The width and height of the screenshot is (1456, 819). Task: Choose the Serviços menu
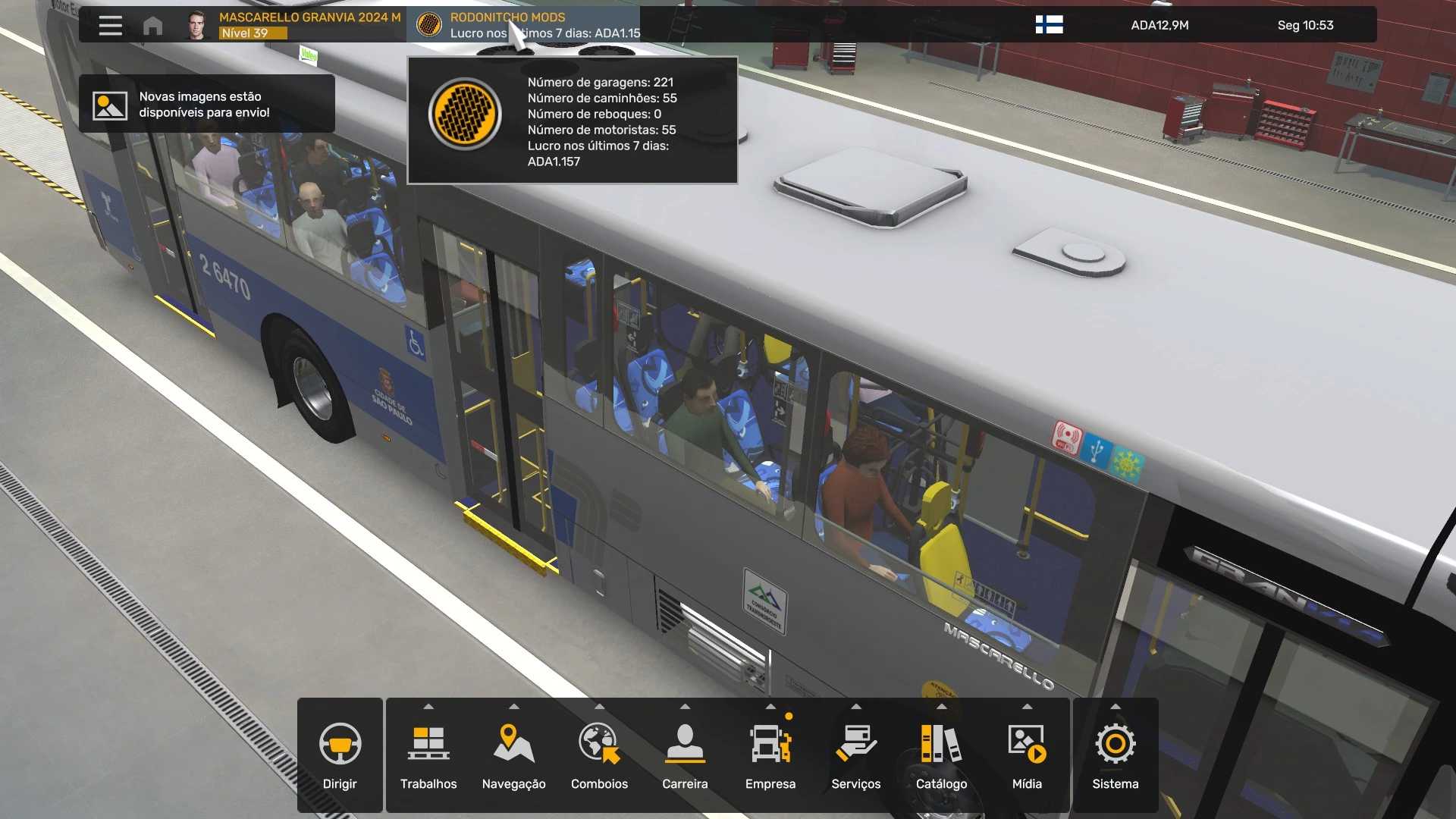point(855,755)
